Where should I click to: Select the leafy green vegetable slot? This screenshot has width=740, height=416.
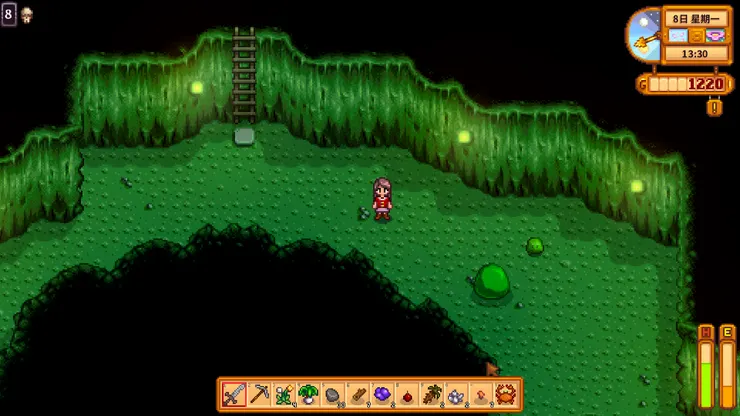[307, 394]
